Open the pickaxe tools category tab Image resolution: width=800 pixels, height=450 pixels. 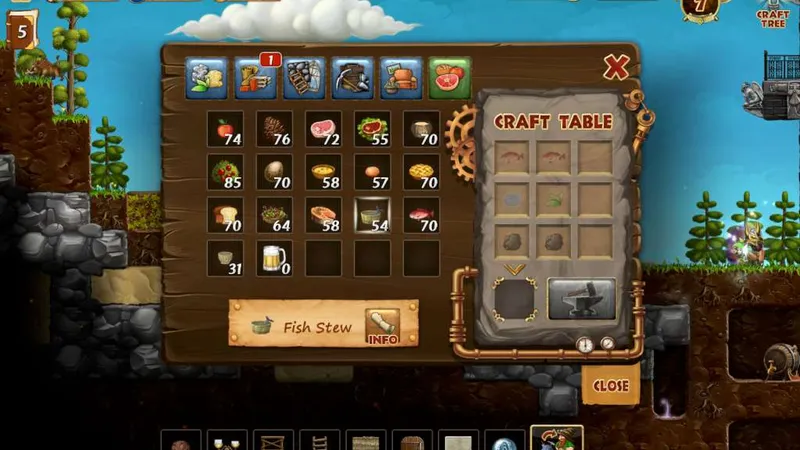pos(353,77)
